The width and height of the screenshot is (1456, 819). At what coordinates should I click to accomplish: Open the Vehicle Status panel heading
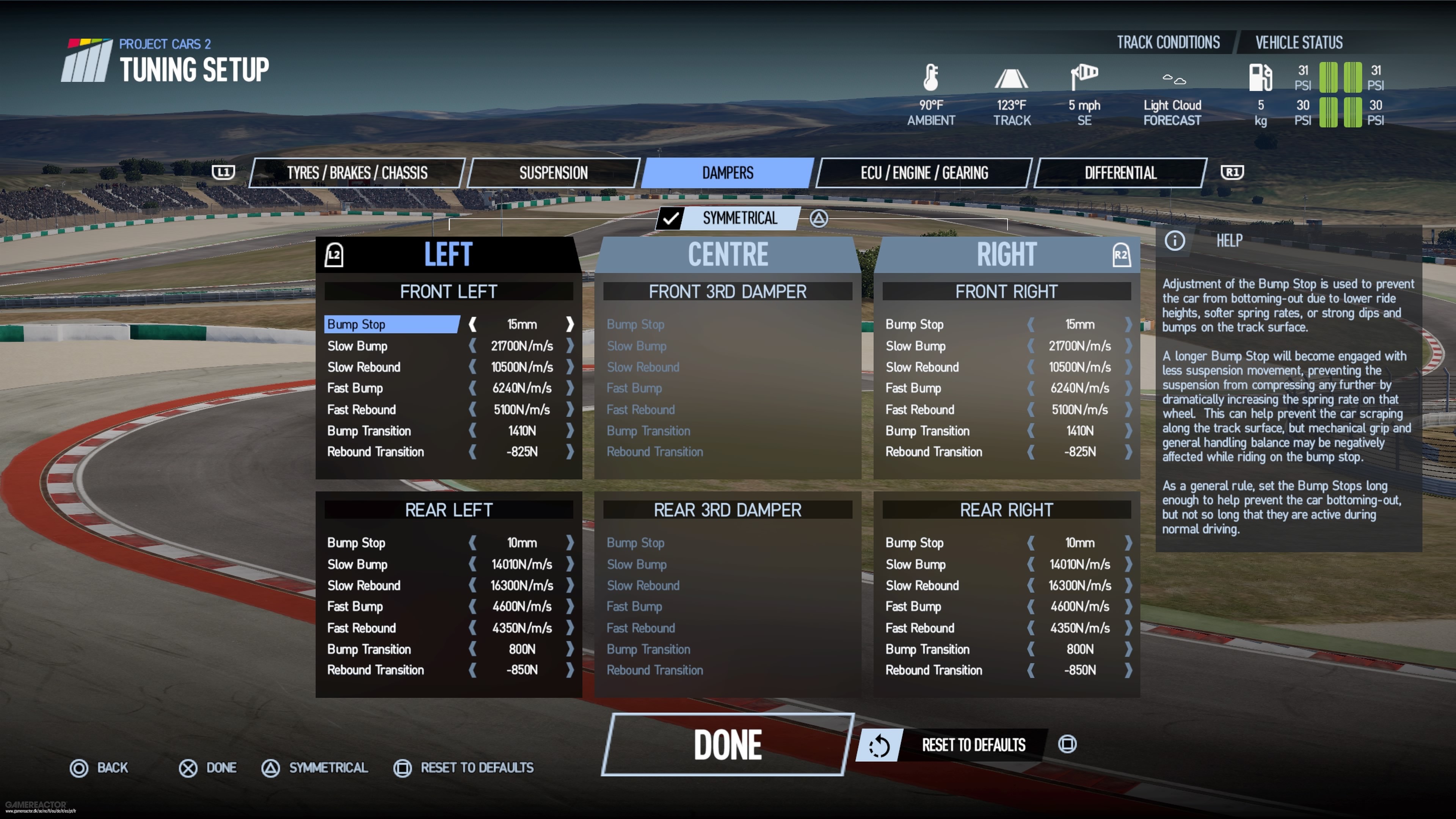(1299, 42)
